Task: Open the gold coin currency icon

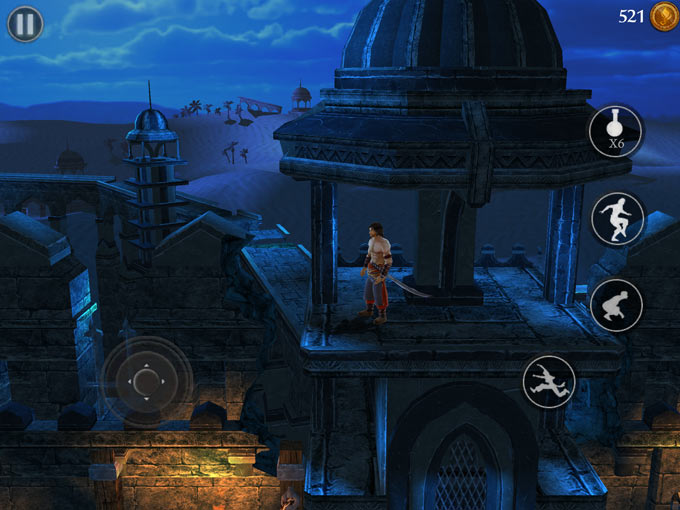Action: [662, 16]
